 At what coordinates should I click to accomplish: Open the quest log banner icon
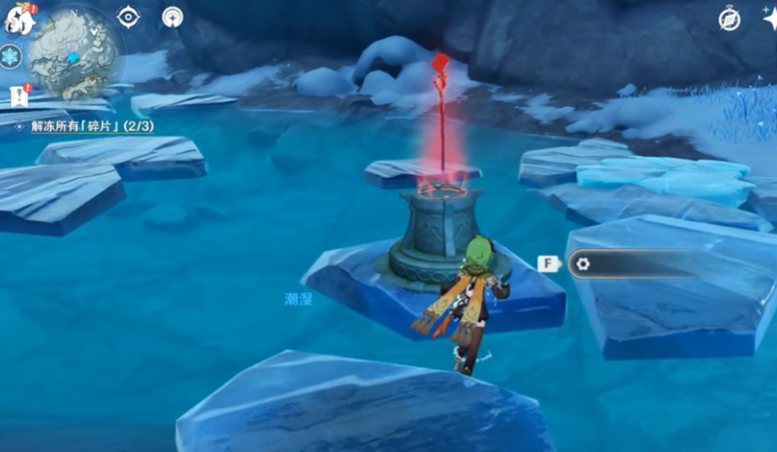click(17, 95)
